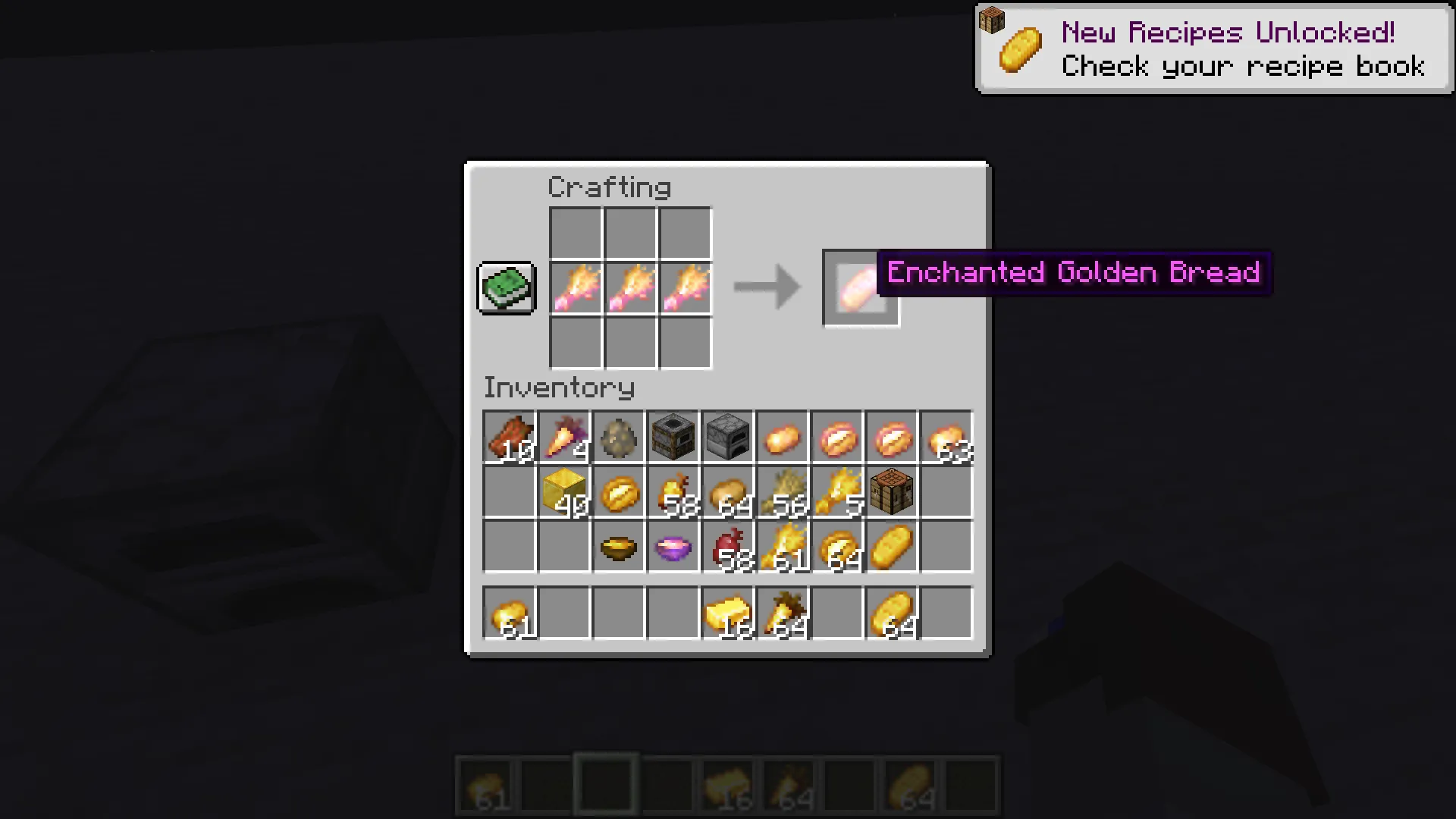Take the Enchanted Golden Bread from output slot

coord(861,288)
